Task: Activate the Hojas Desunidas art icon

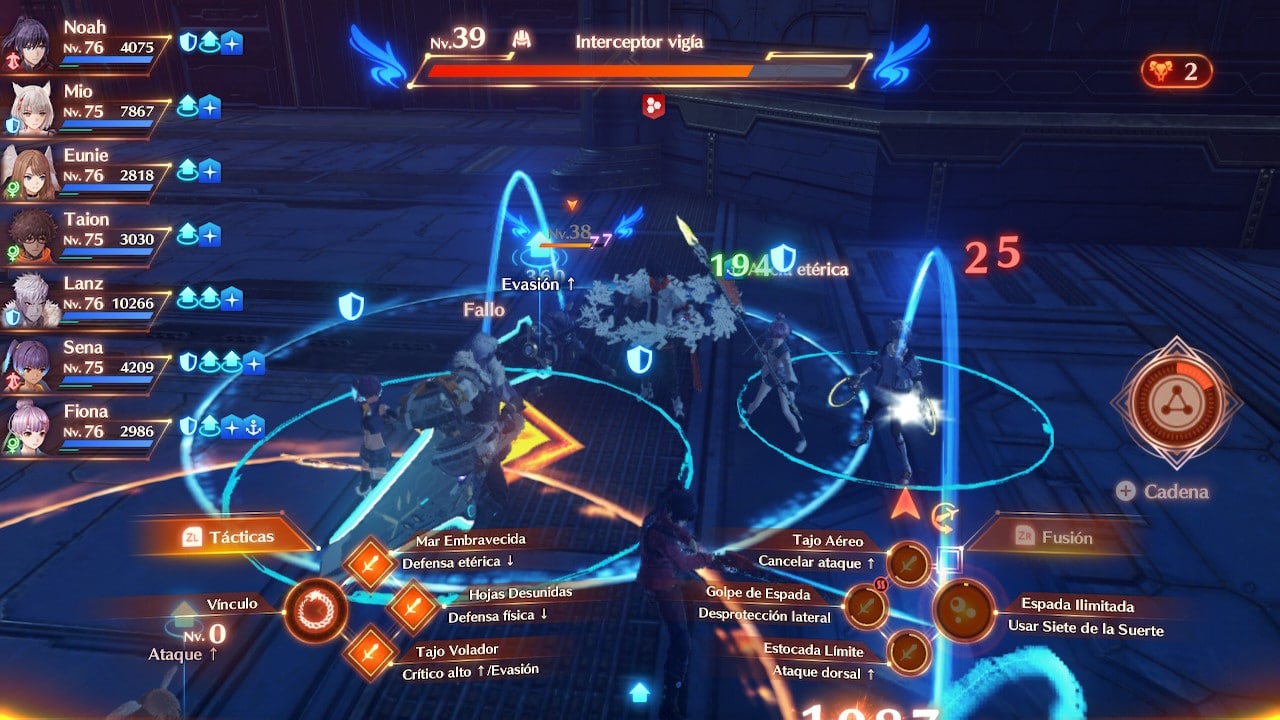Action: click(x=413, y=607)
